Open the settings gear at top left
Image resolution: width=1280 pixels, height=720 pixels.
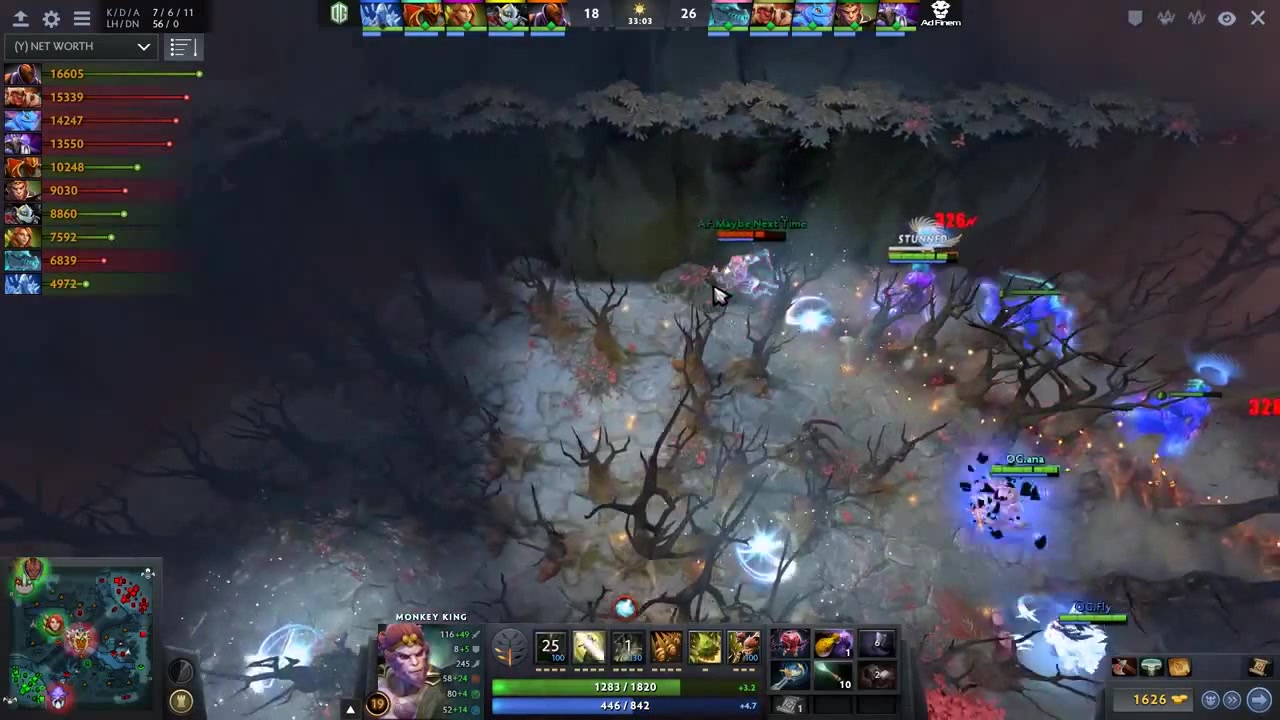[x=50, y=18]
